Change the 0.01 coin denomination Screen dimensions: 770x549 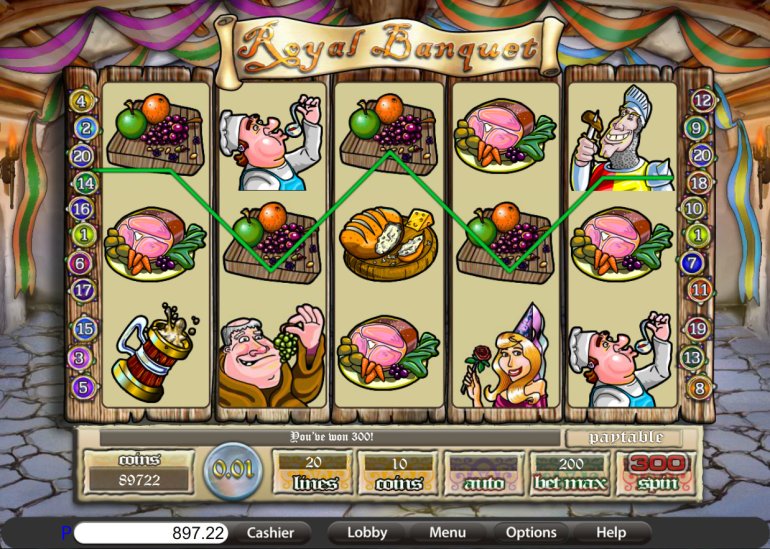(x=234, y=468)
